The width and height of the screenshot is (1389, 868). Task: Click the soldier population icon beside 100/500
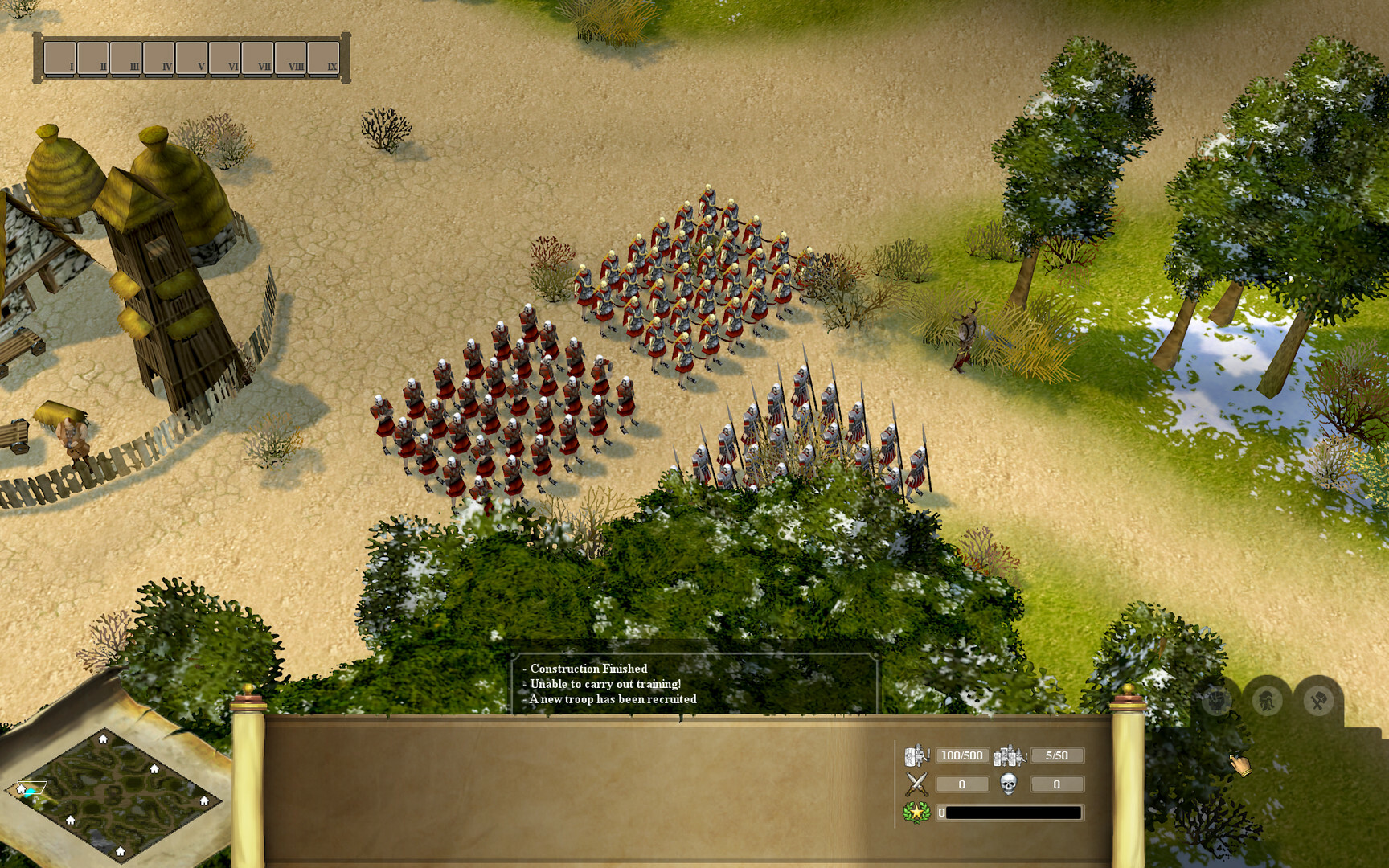[x=916, y=754]
